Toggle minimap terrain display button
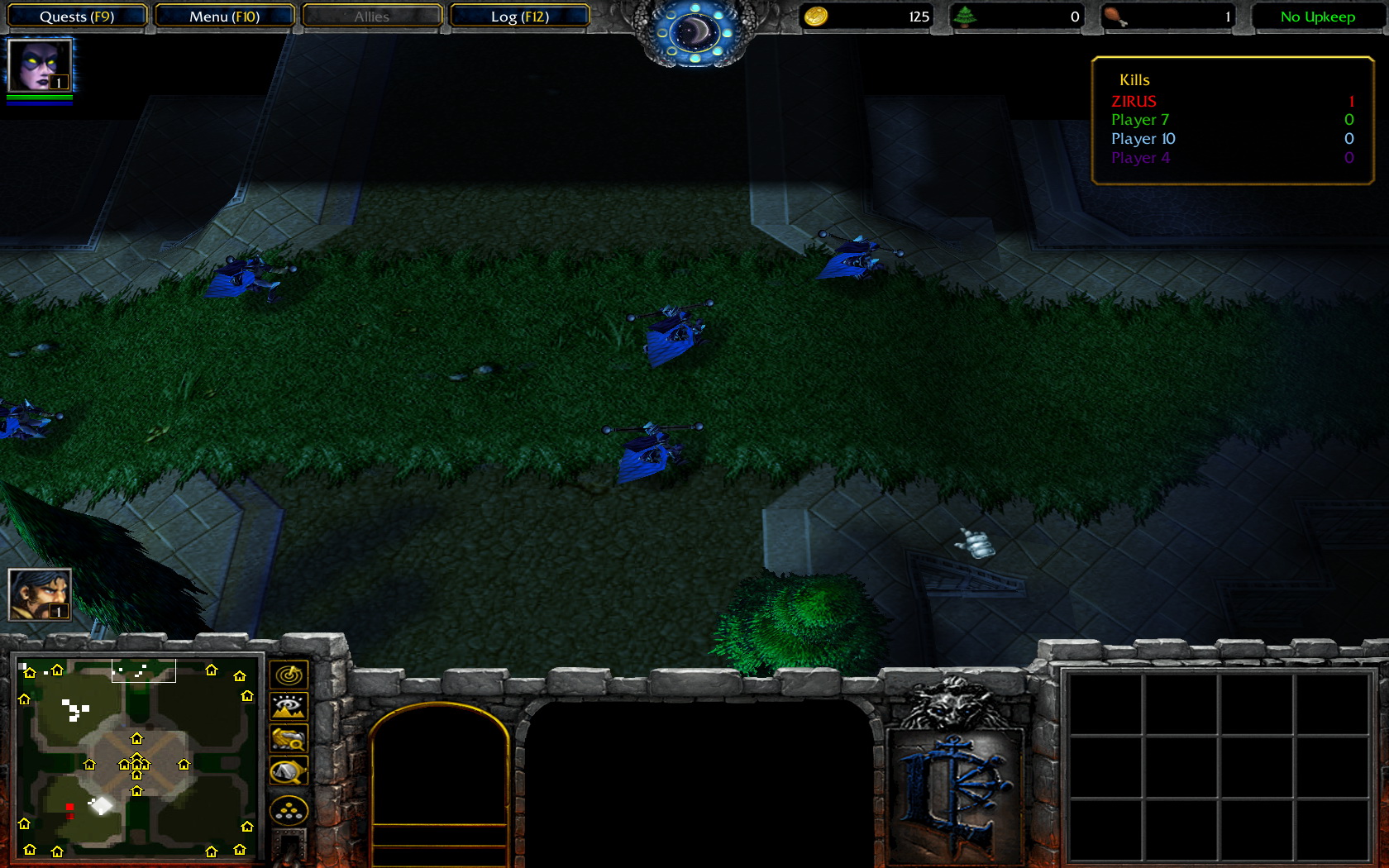1389x868 pixels. [x=289, y=707]
